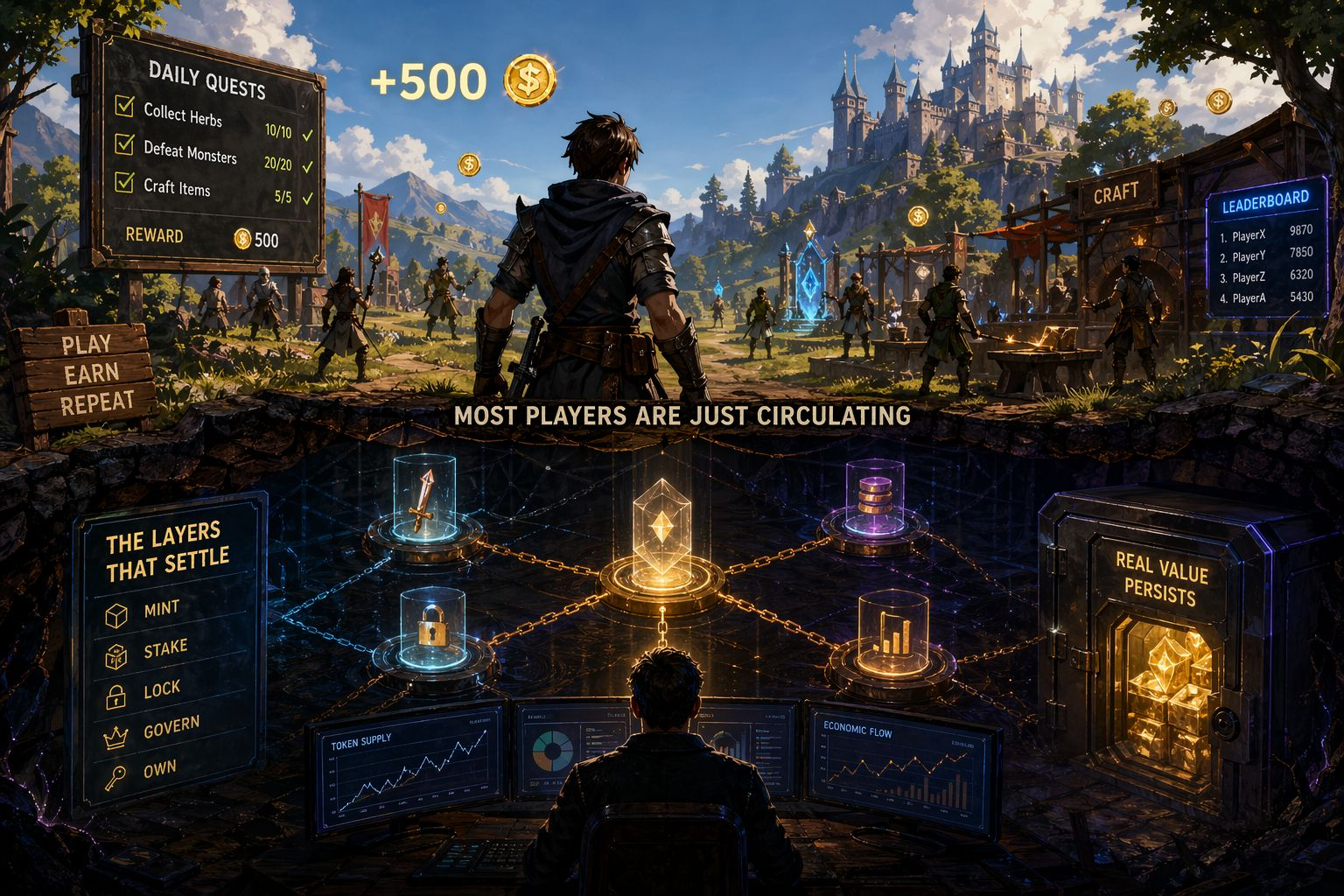Choose the Own key entry

pos(159,770)
